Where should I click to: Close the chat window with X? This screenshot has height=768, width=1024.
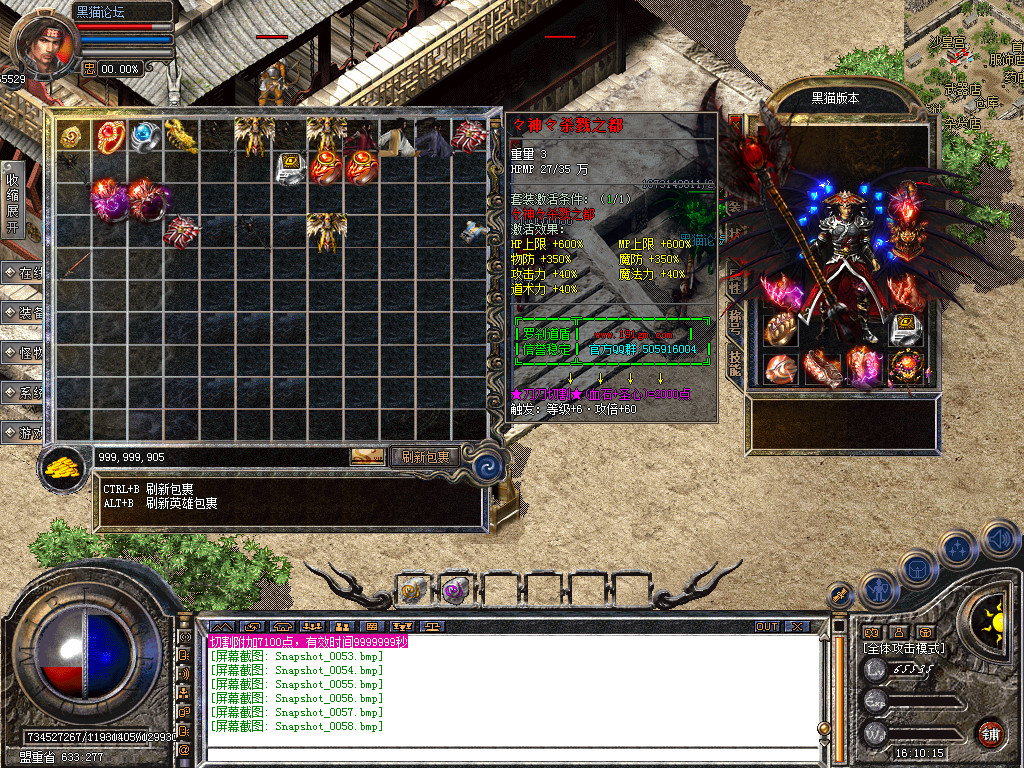(x=796, y=627)
